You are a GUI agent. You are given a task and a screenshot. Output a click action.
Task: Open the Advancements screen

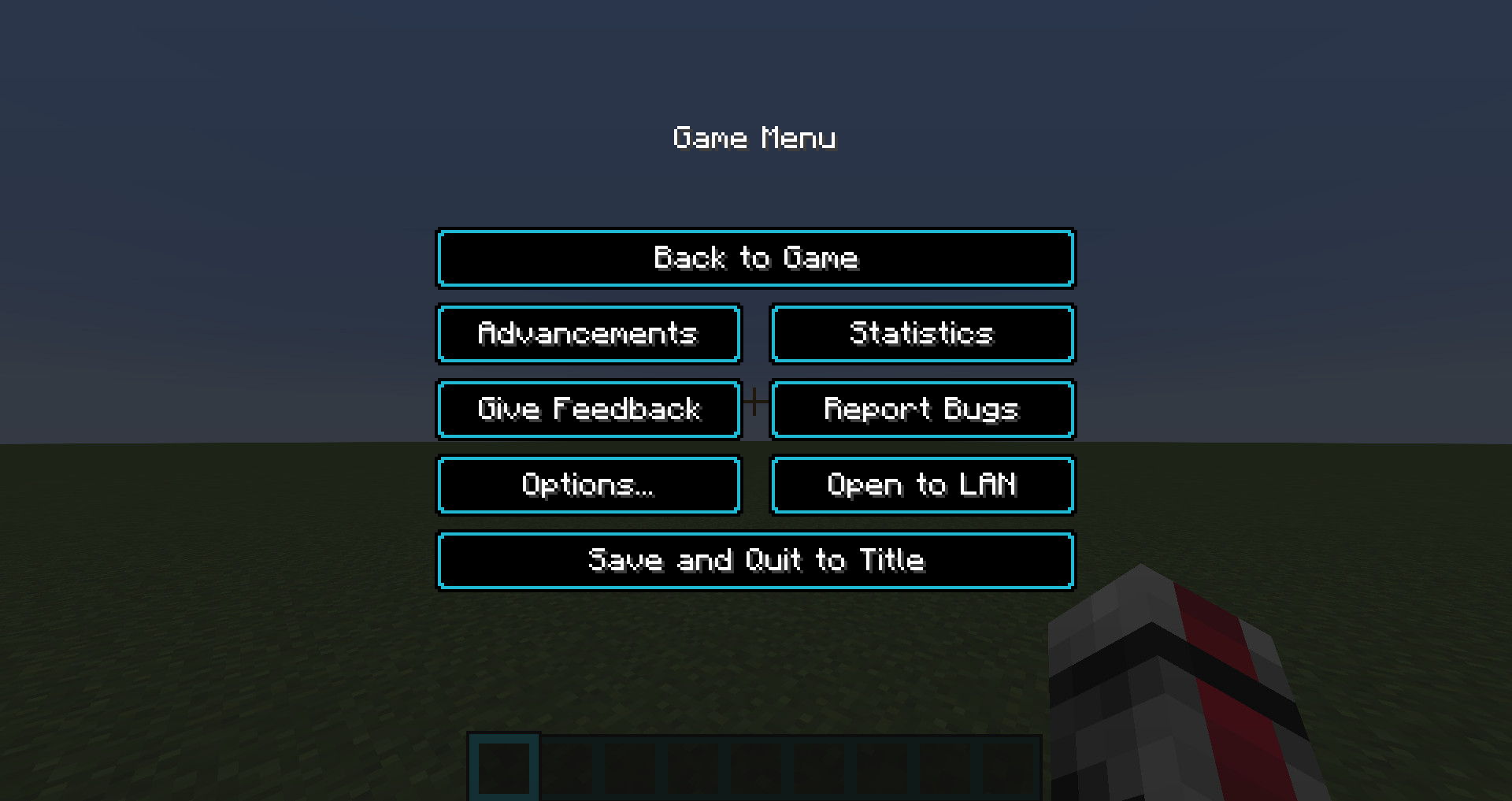coord(588,333)
